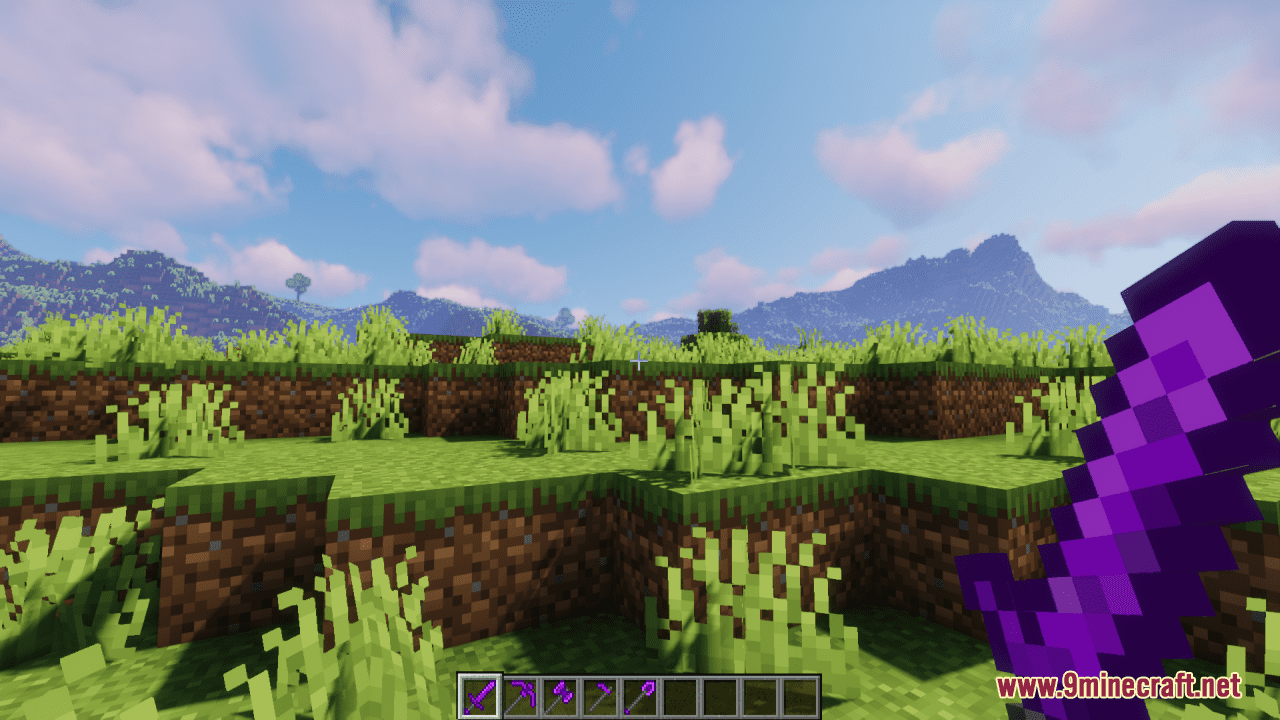Select the hoe in hotbar slot four
1280x720 pixels.
coord(600,692)
